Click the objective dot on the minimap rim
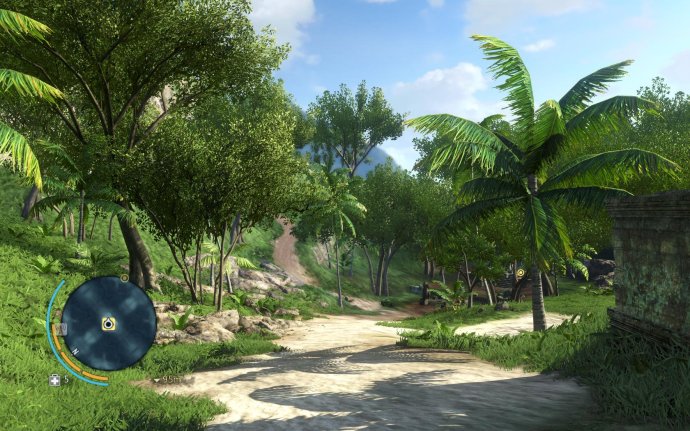 coord(124,278)
